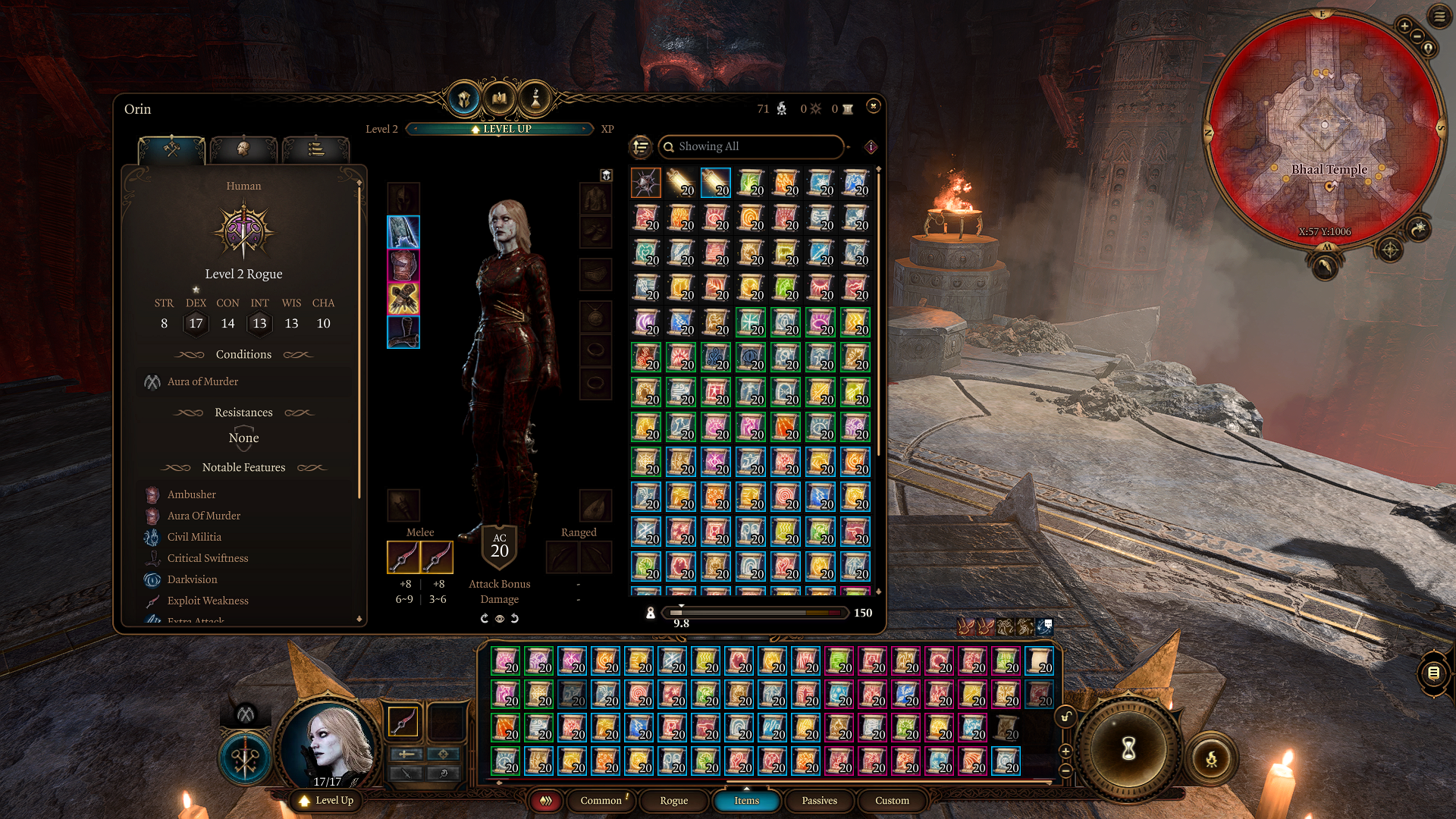Click the Bhaal Temple minimap
This screenshot has width=1456, height=819.
coord(1323,129)
